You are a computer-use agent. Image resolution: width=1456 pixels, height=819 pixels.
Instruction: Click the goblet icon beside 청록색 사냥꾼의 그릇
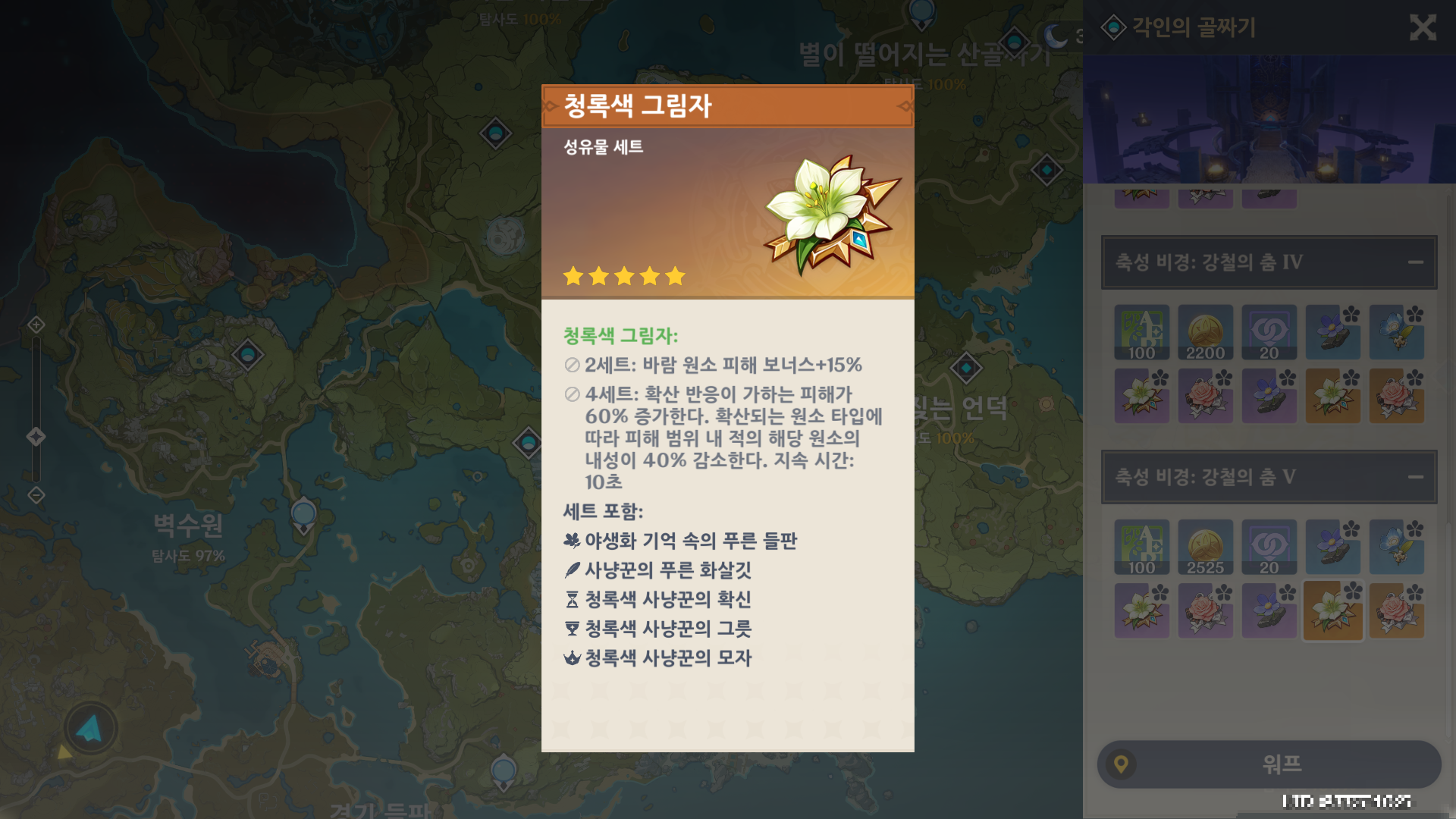[x=570, y=629]
